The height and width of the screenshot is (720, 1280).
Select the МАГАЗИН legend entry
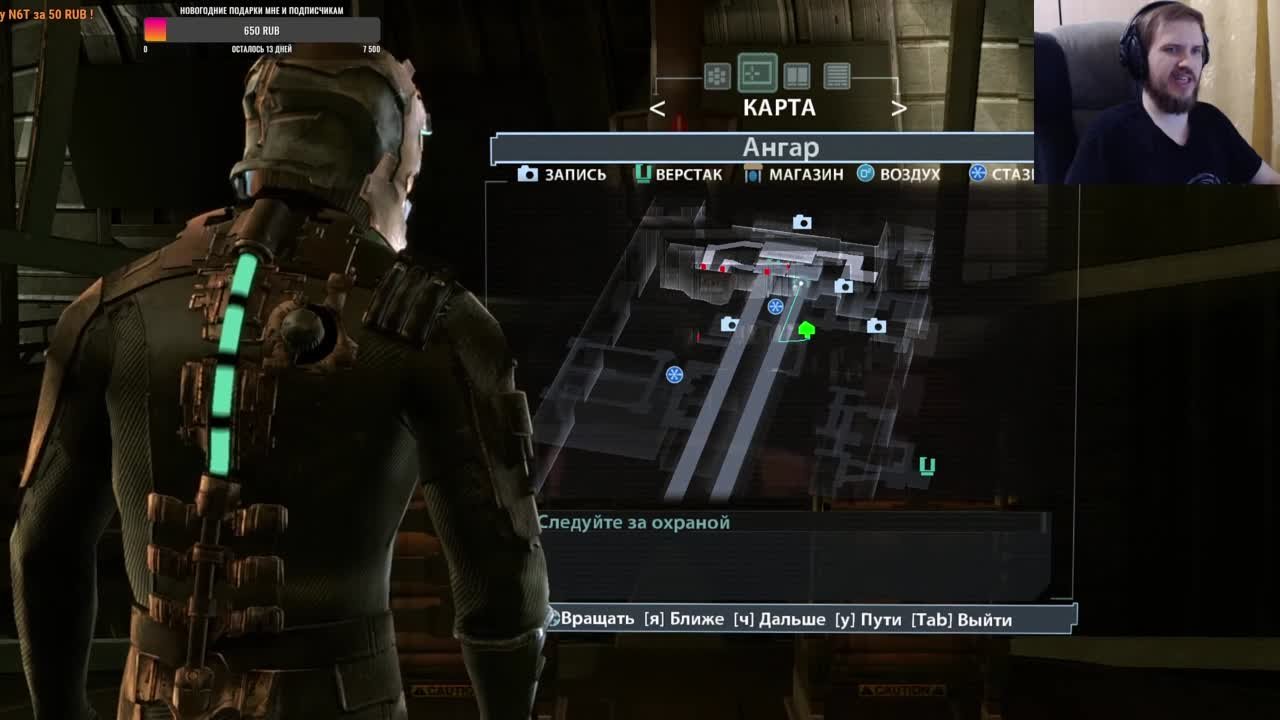794,174
